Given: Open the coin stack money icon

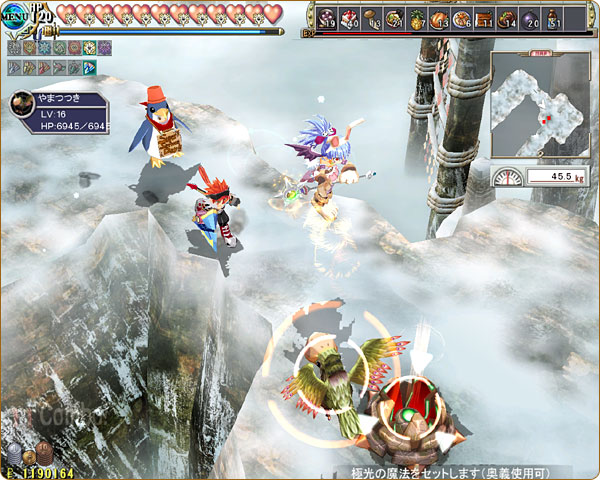Looking at the screenshot, I should click(30, 454).
